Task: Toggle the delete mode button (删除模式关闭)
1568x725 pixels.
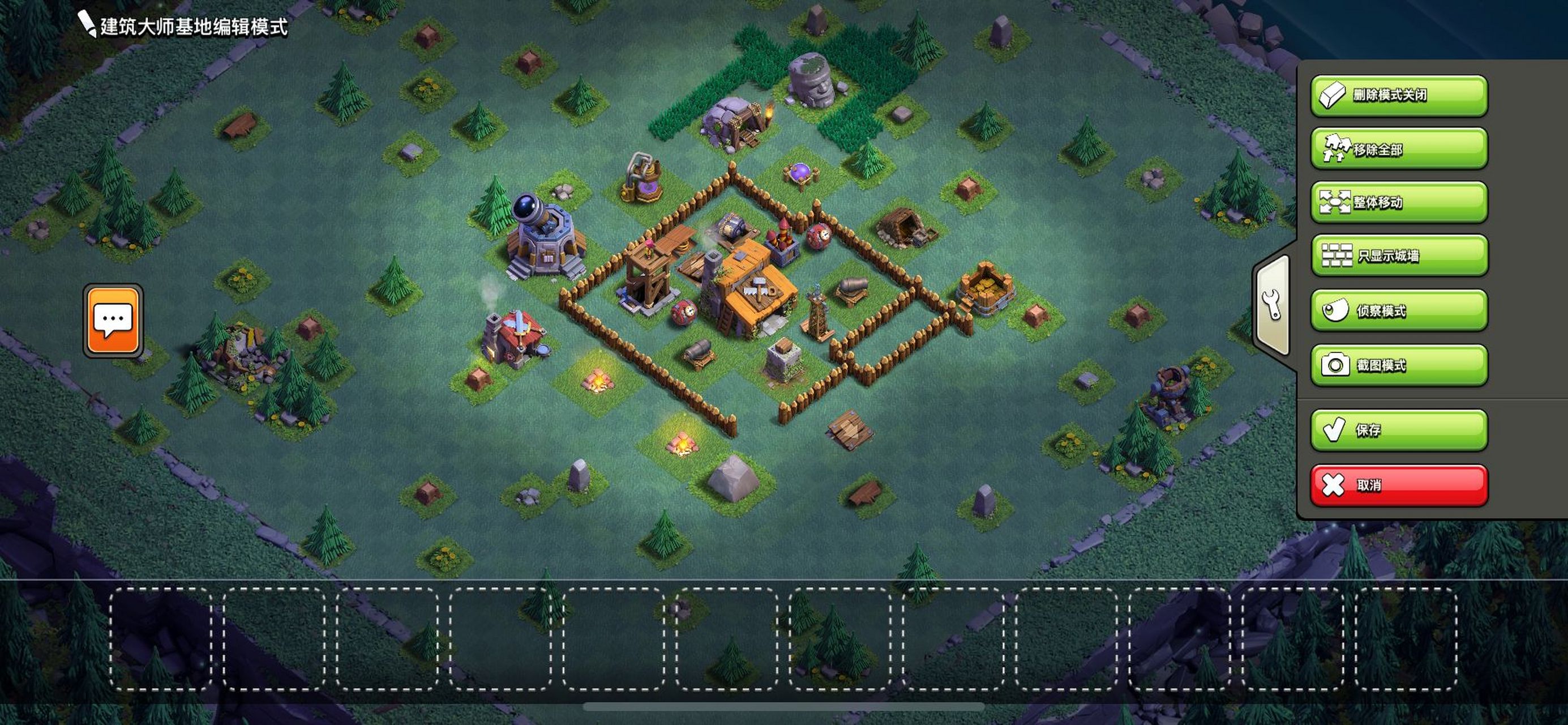Action: [x=1399, y=96]
